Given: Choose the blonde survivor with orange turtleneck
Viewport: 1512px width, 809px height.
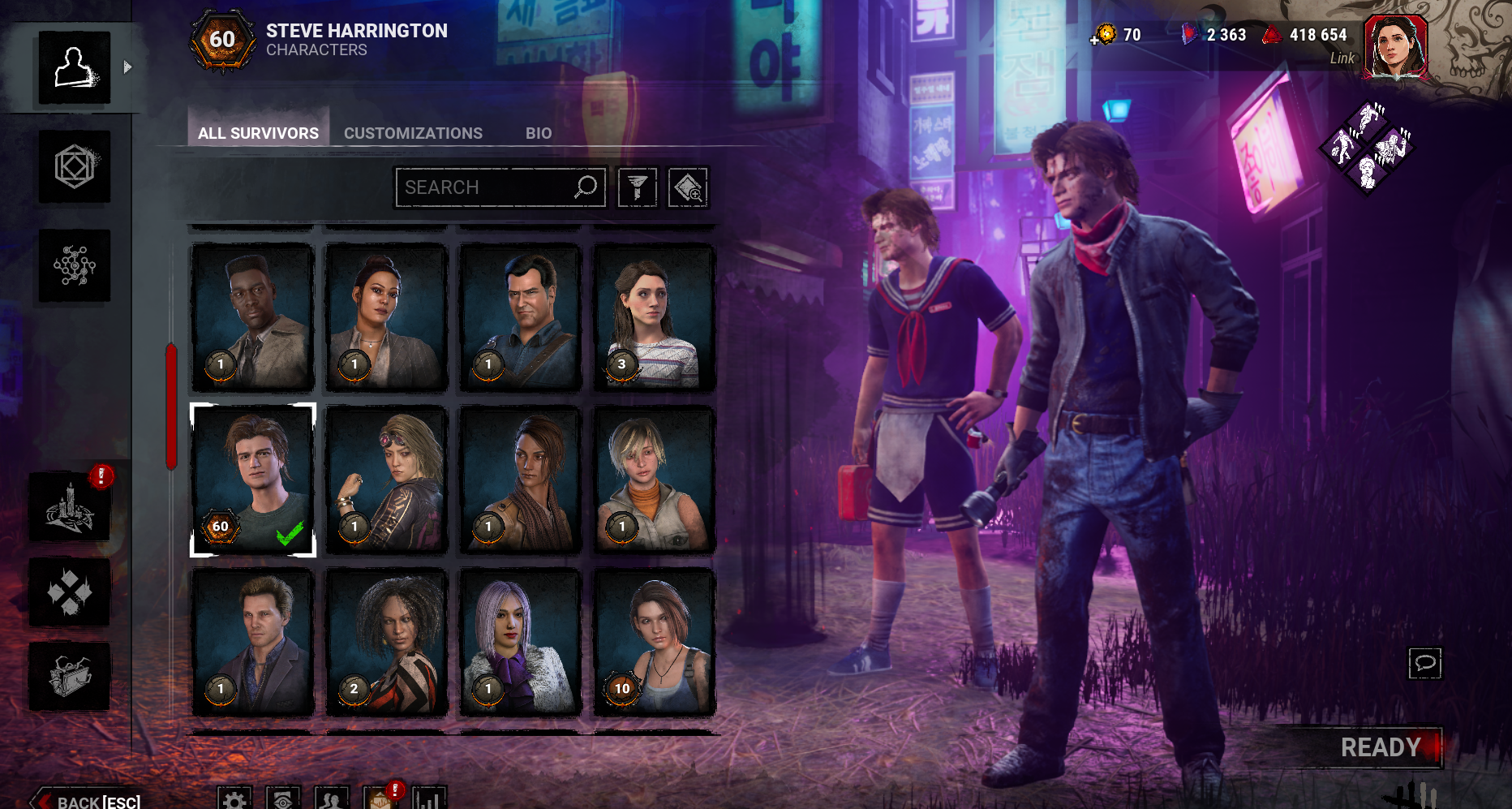Looking at the screenshot, I should click(x=654, y=480).
